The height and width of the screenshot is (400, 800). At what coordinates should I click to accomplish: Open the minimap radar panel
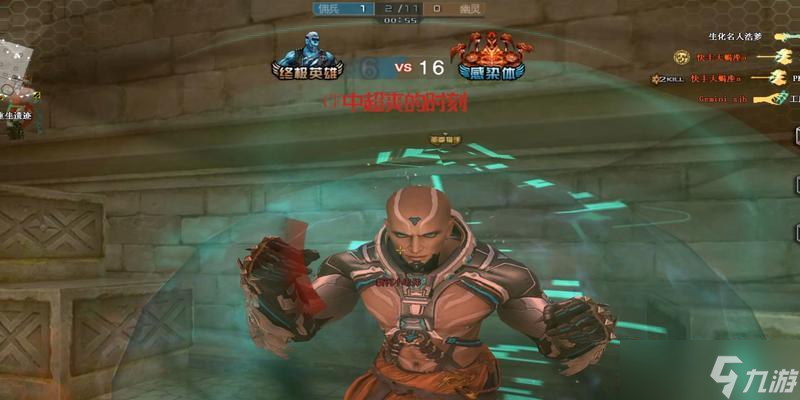(x=14, y=75)
